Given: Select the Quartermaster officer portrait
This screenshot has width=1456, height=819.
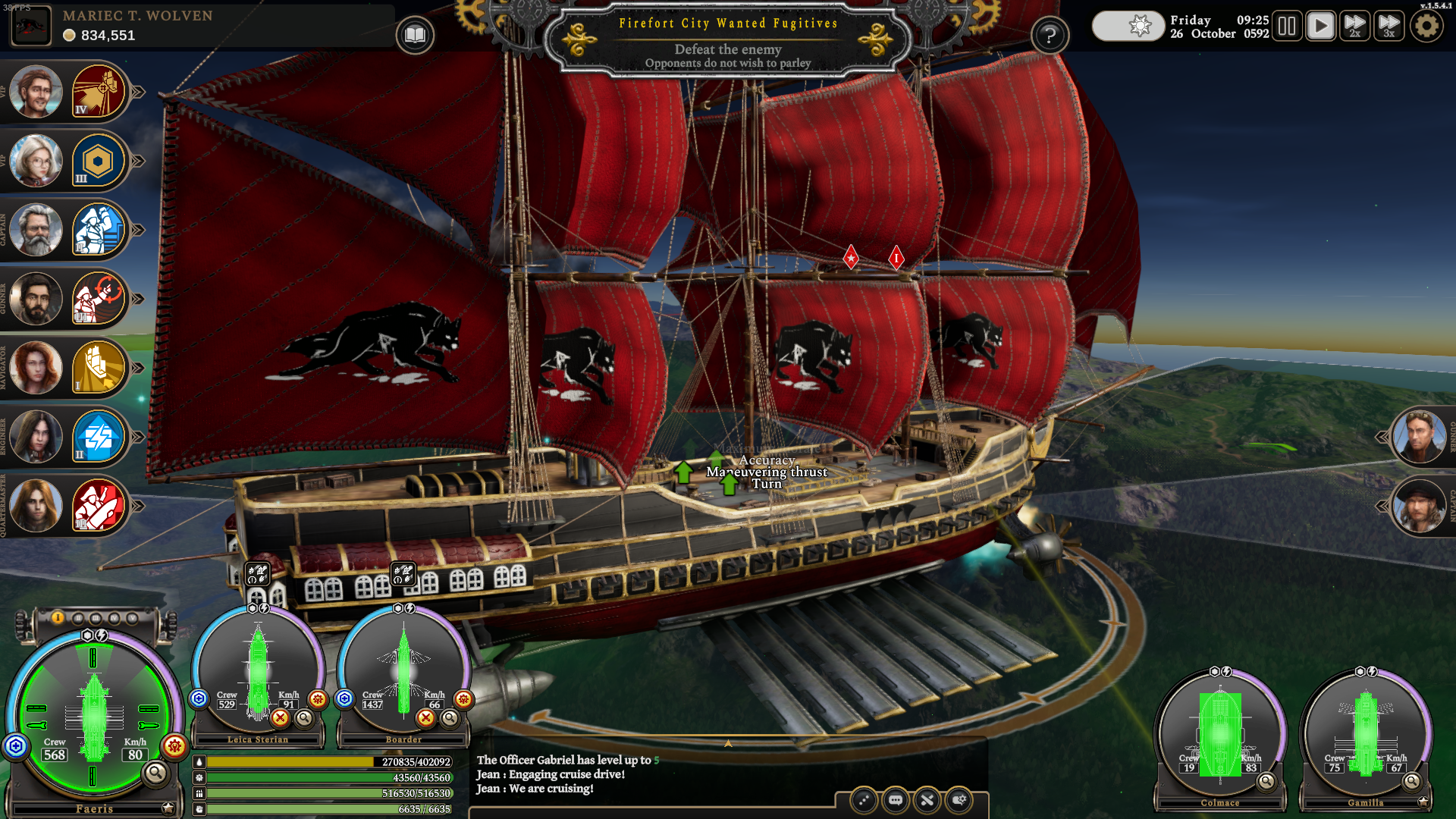Looking at the screenshot, I should [36, 506].
